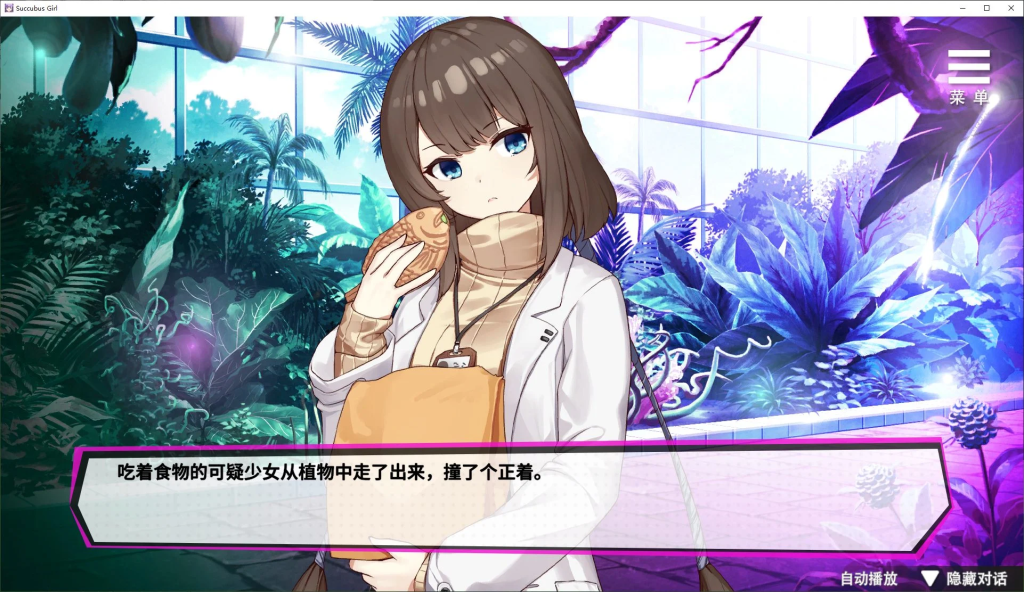The image size is (1024, 592).
Task: Close the Succubus Girl window
Action: click(x=1009, y=8)
